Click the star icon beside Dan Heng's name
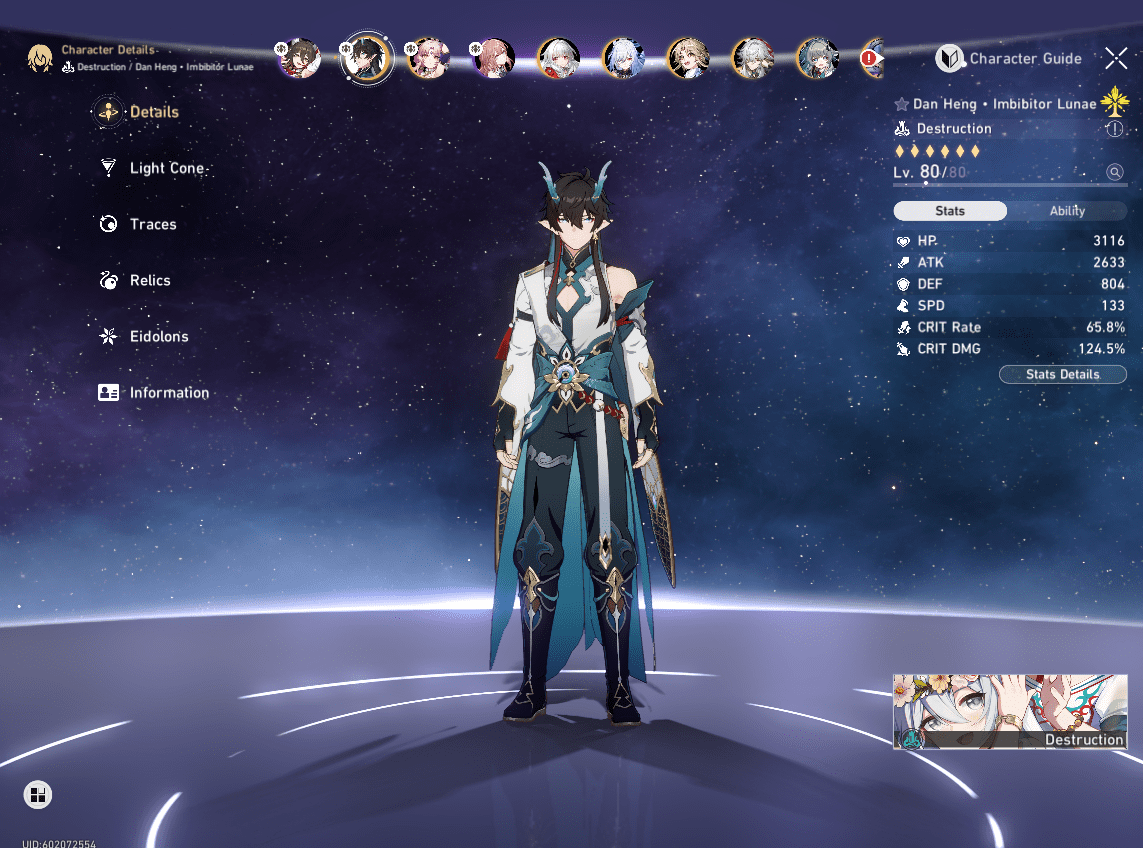The image size is (1143, 848). click(x=901, y=104)
